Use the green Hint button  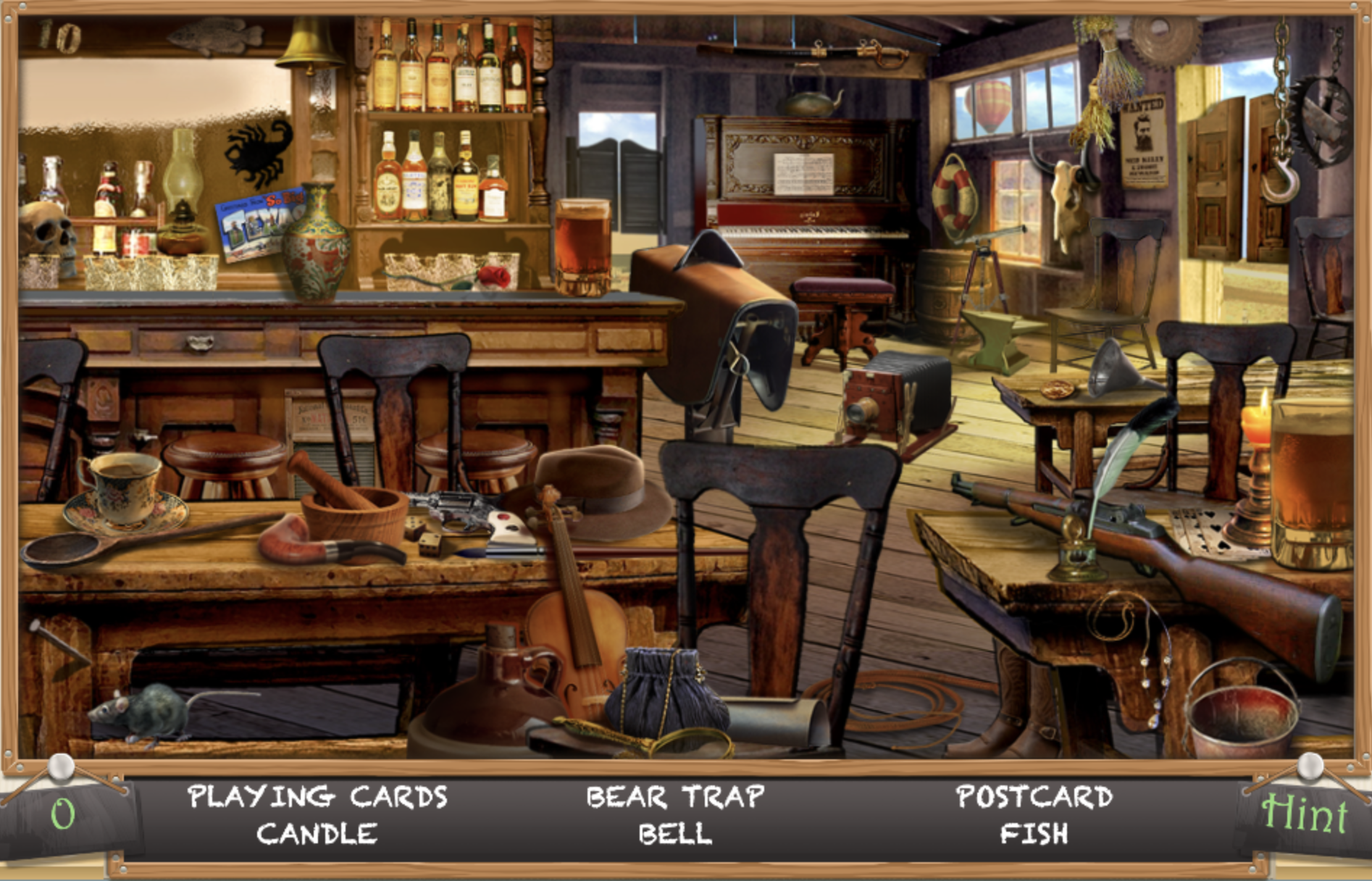1304,814
